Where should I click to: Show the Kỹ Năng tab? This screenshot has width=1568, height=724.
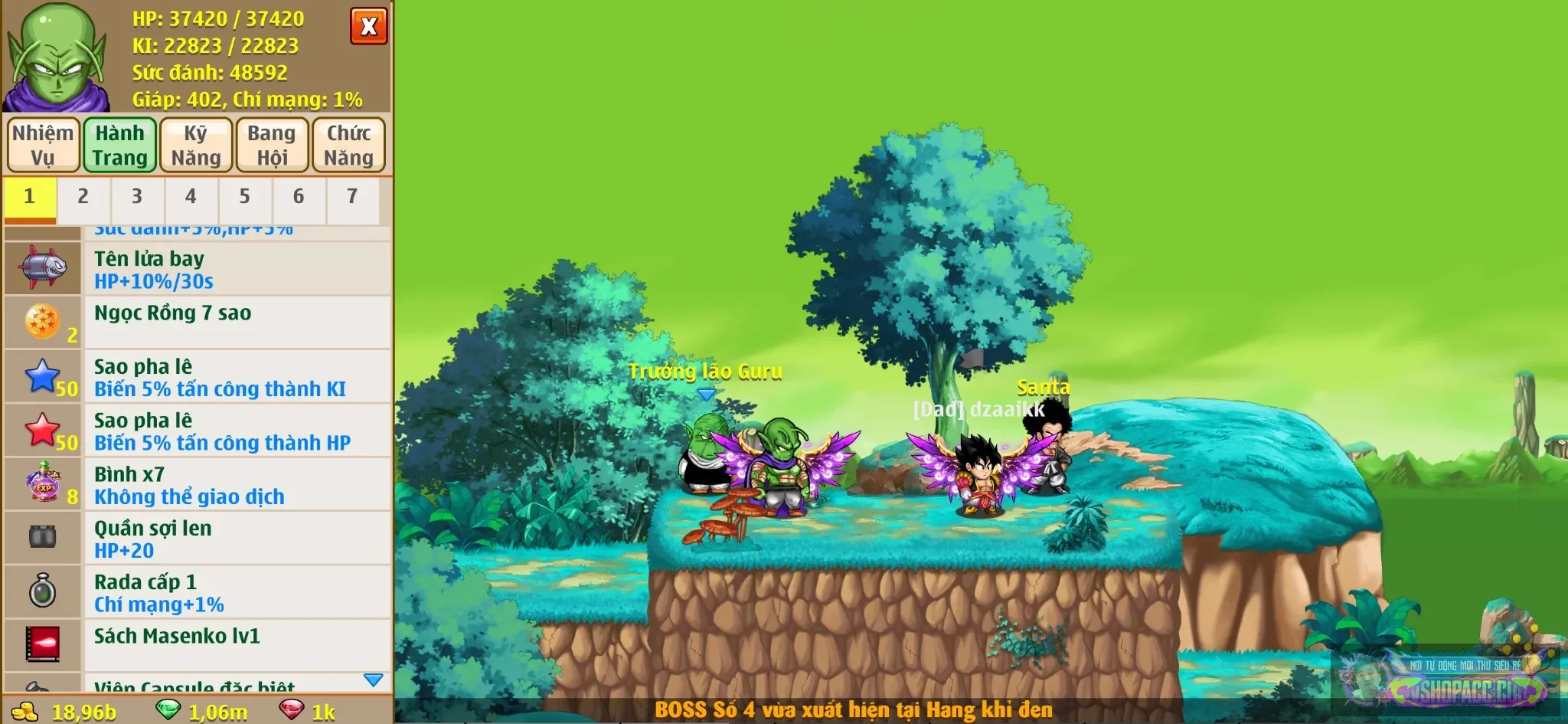coord(195,145)
